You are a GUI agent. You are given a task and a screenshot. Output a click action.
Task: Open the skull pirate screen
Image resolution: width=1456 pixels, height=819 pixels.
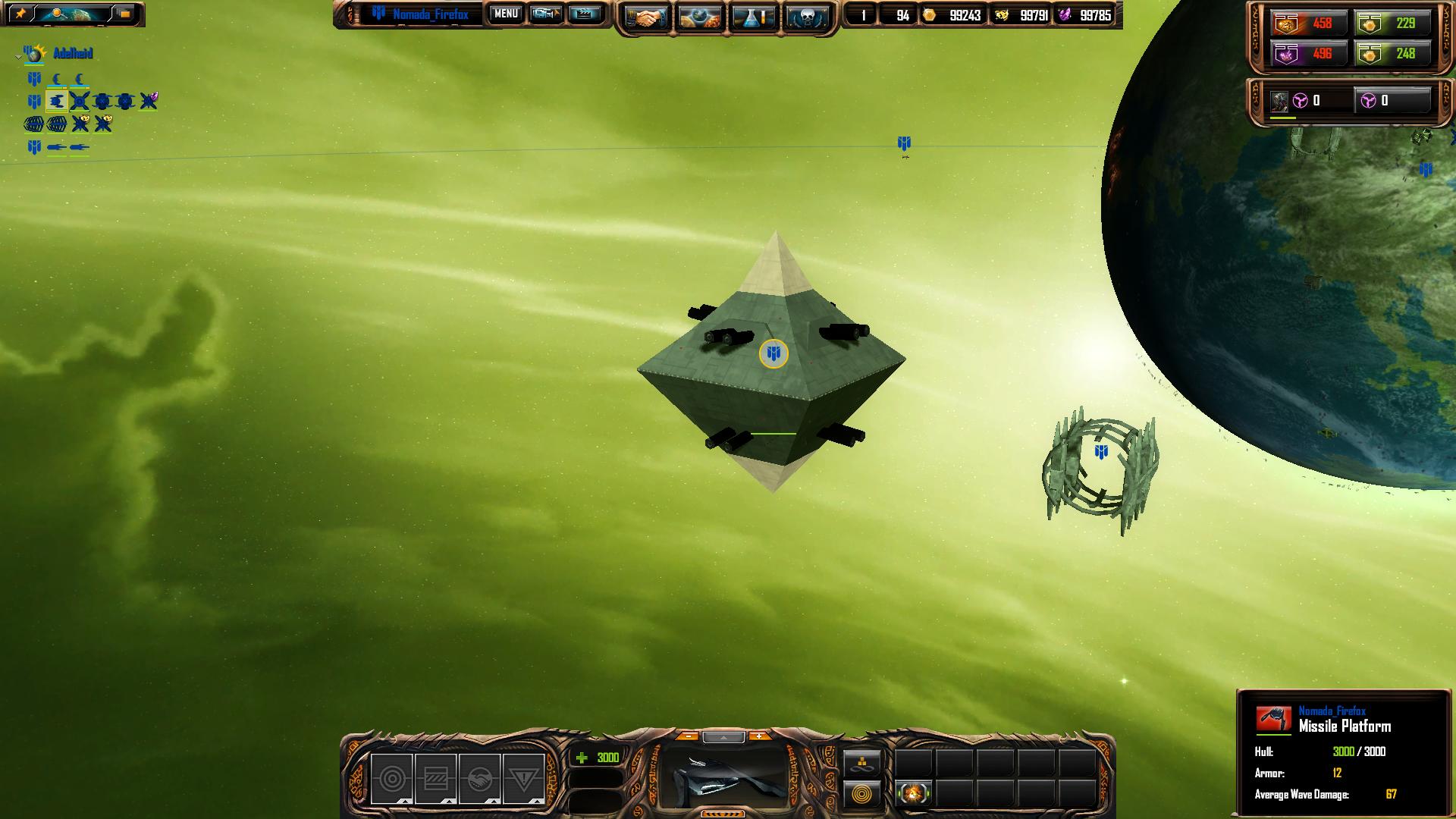coord(807,17)
